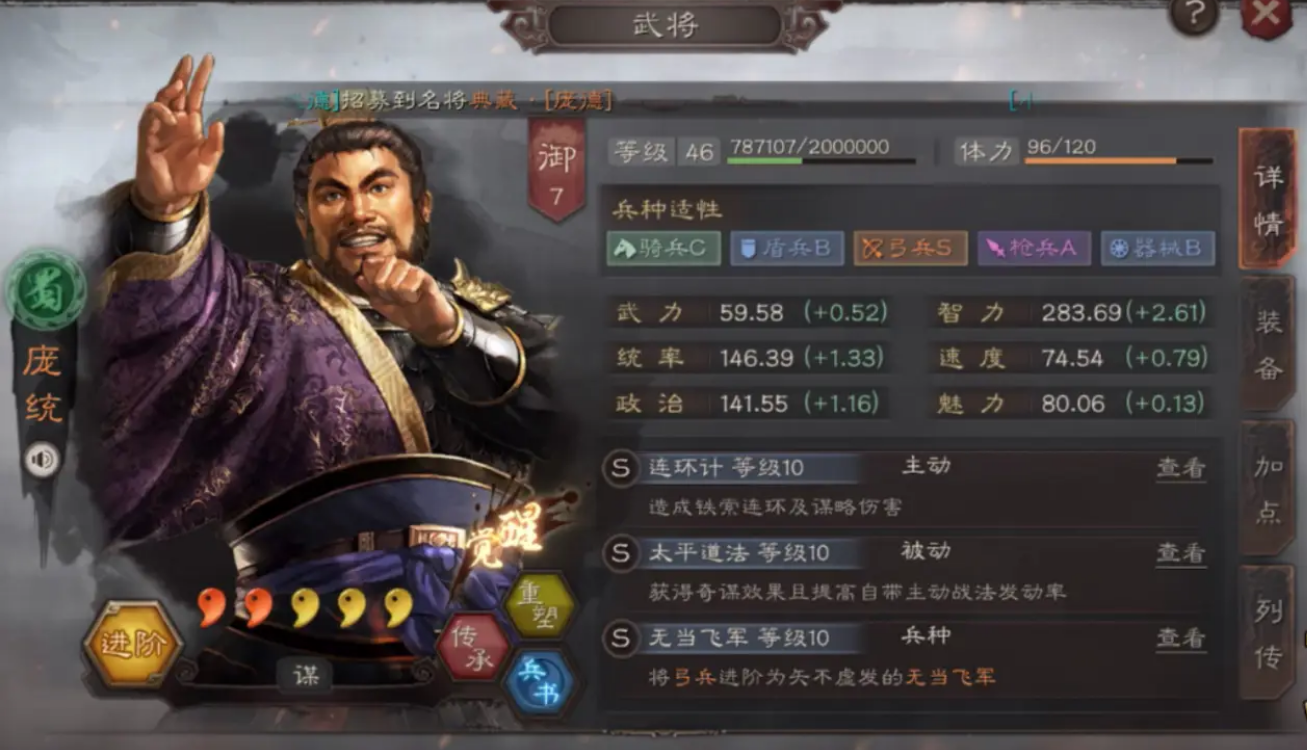This screenshot has width=1307, height=750.
Task: Open the 列传 (Biography) tab
Action: tap(1266, 630)
